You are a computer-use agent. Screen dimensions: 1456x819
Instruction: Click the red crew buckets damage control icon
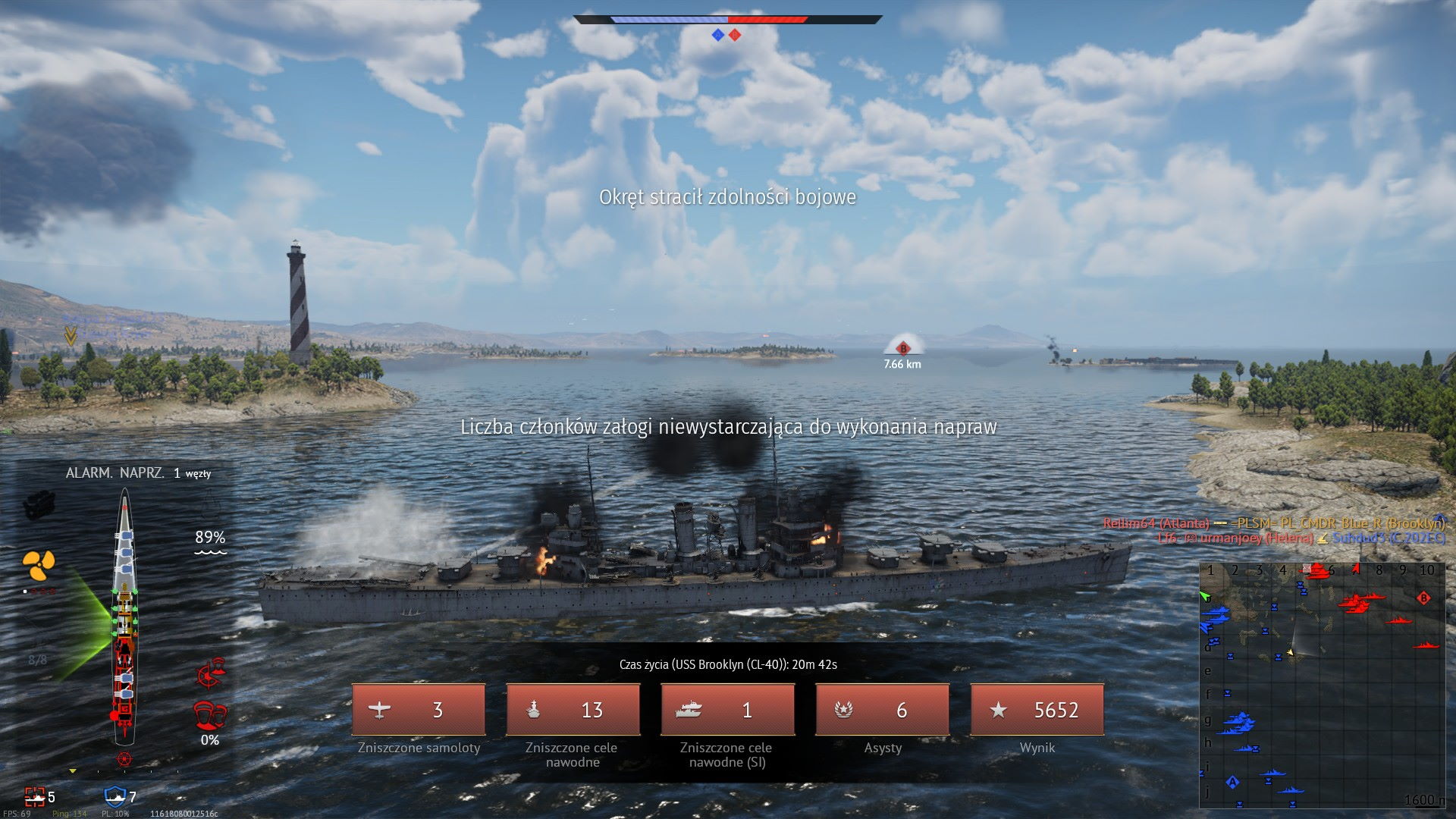(210, 715)
